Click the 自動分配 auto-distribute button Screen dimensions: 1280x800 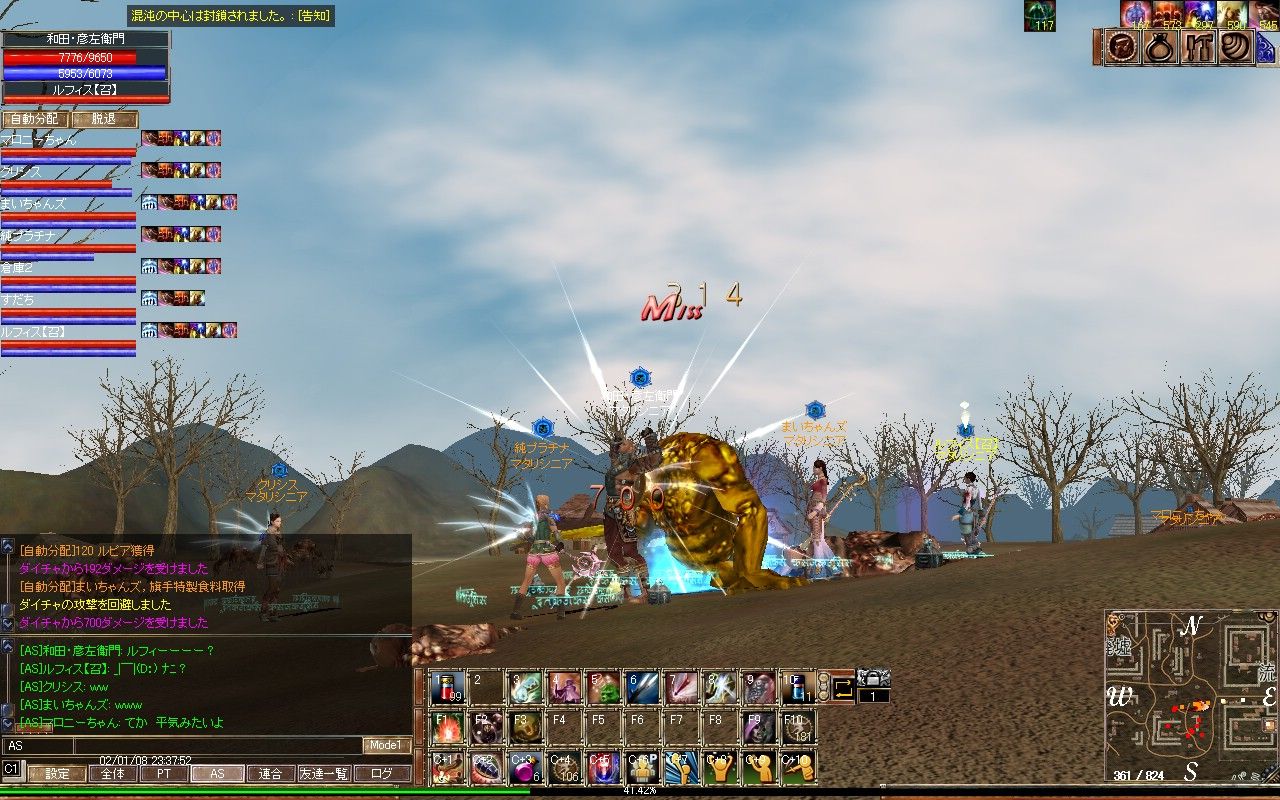pyautogui.click(x=35, y=119)
